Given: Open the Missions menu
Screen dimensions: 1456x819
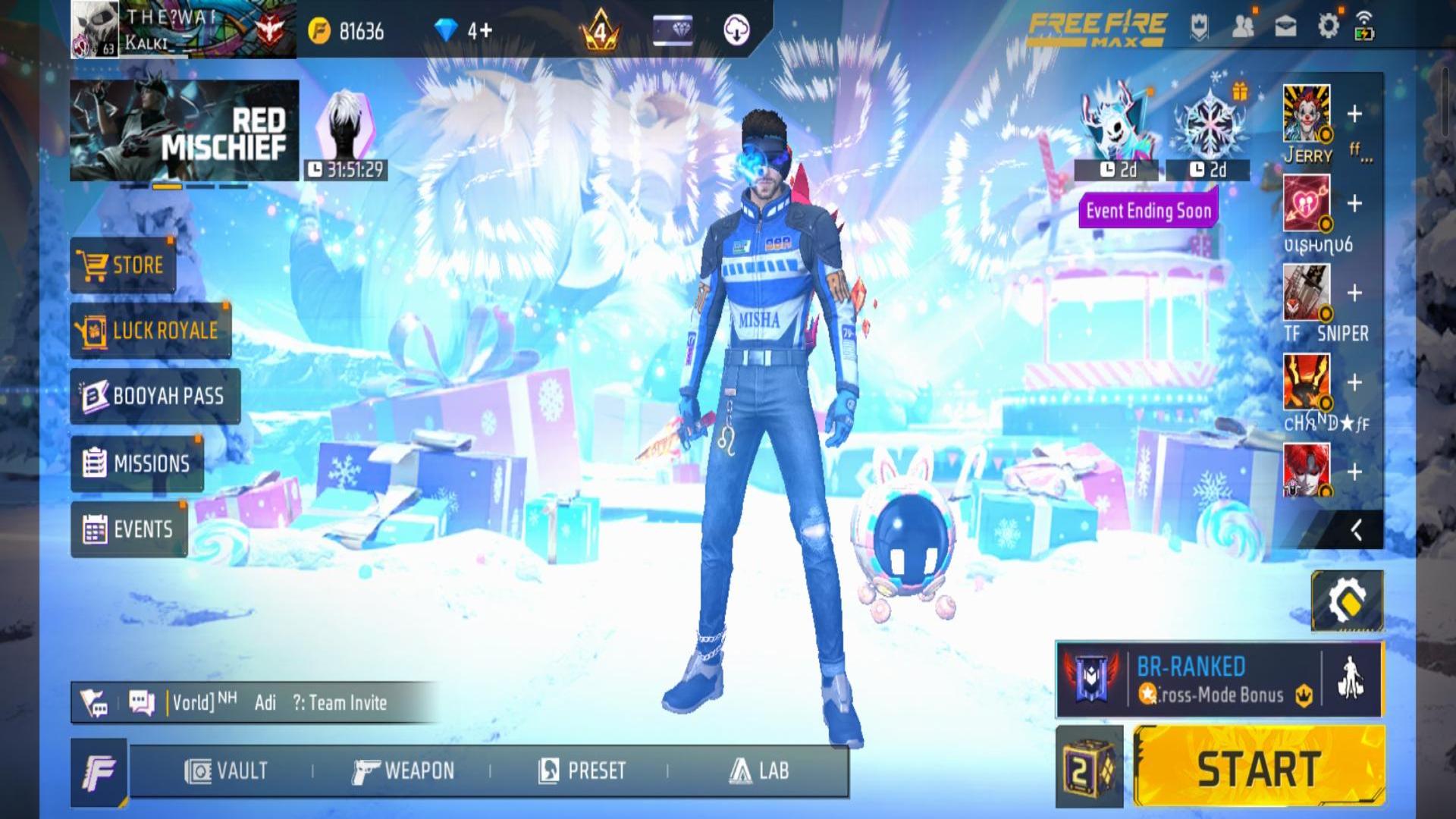Looking at the screenshot, I should point(137,463).
